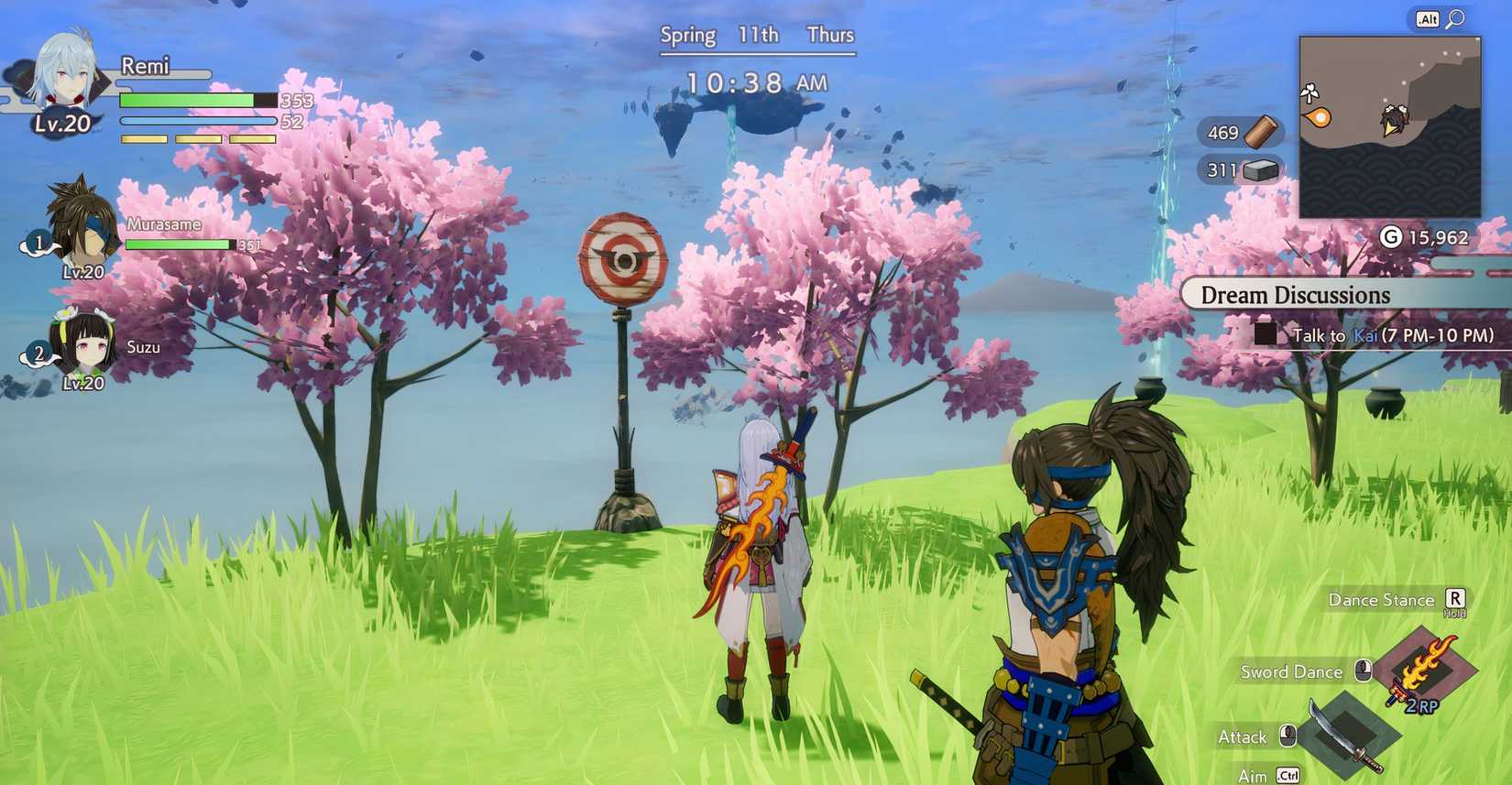The width and height of the screenshot is (1512, 785).
Task: Click the blue Kai name link
Action: (x=1364, y=336)
